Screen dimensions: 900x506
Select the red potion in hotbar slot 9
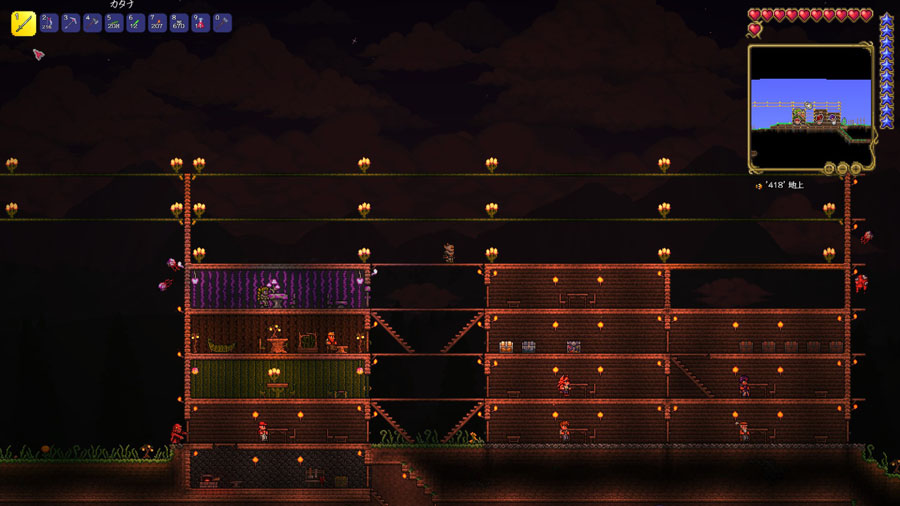[200, 23]
